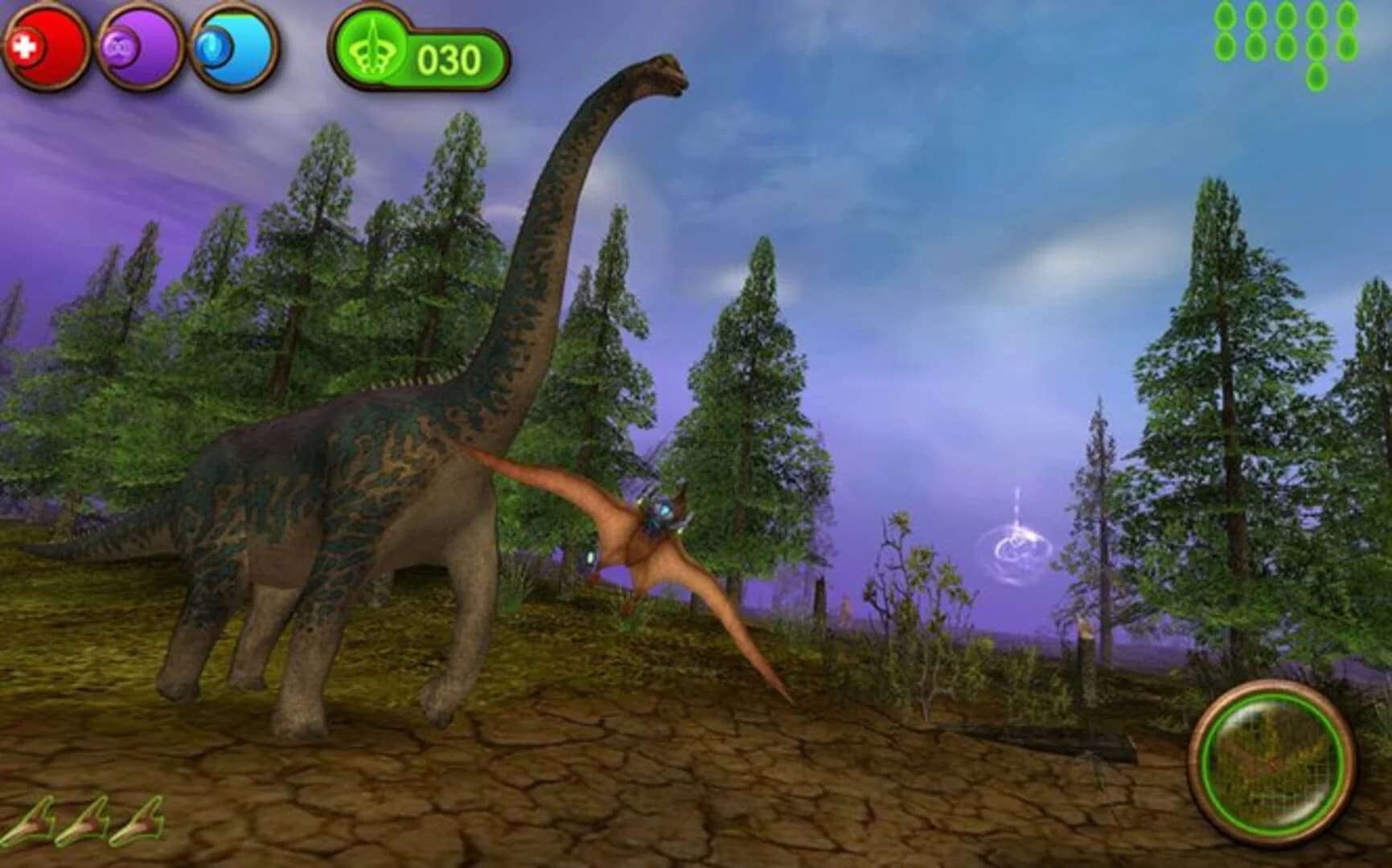Image resolution: width=1392 pixels, height=868 pixels.
Task: Select the lowest green egg in fourth column
Action: pos(1317,77)
